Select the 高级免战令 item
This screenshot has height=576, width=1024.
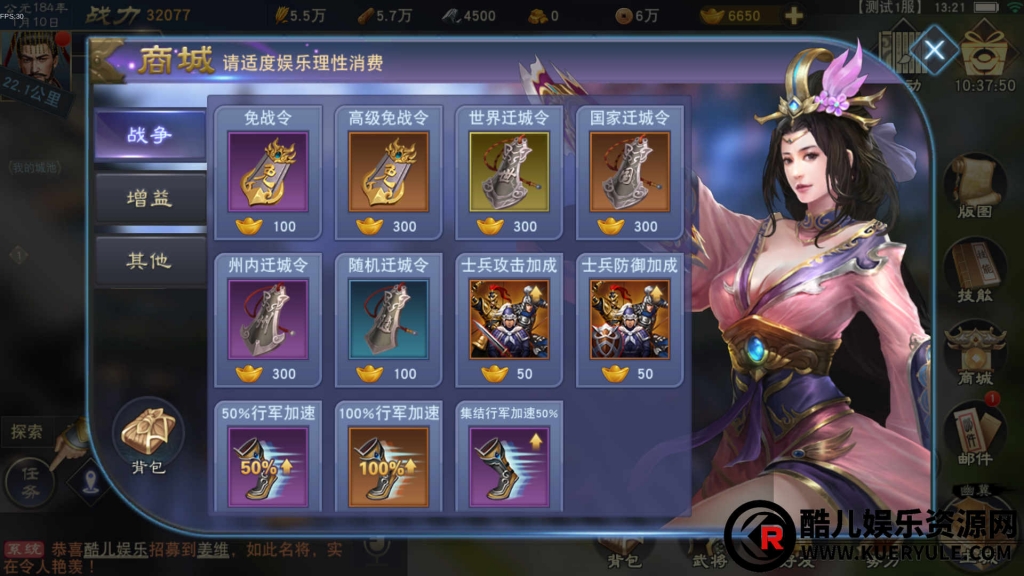pyautogui.click(x=388, y=170)
